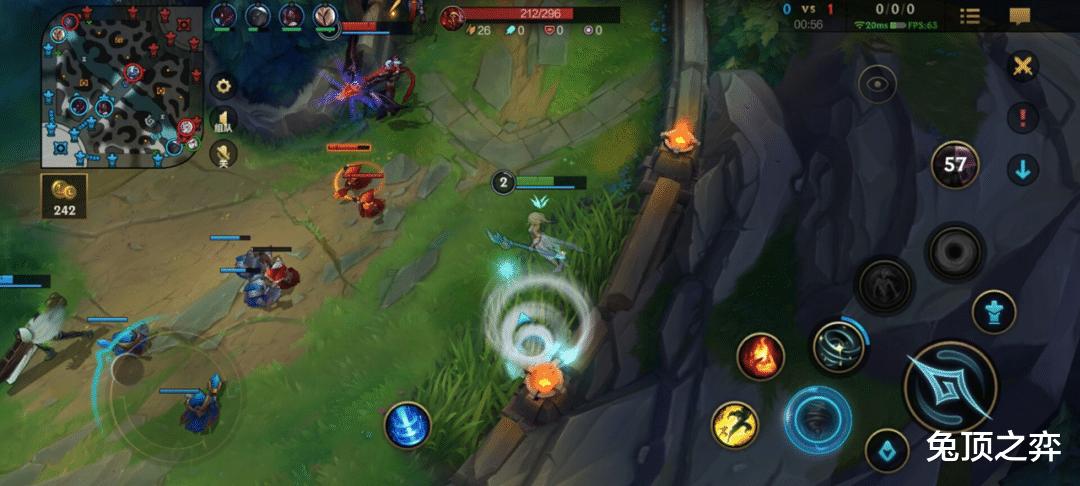Open the gear settings menu
Image resolution: width=1080 pixels, height=486 pixels.
[223, 85]
